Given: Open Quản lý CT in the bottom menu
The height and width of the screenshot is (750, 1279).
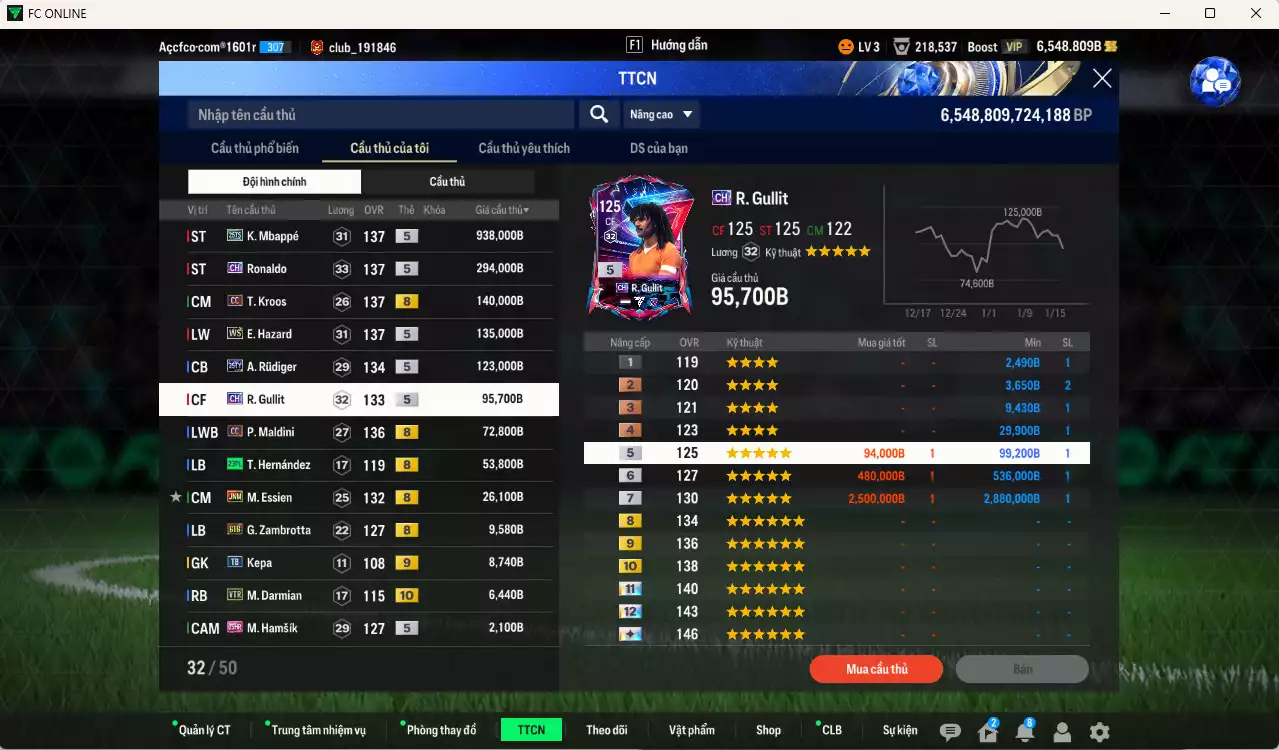Looking at the screenshot, I should 204,730.
